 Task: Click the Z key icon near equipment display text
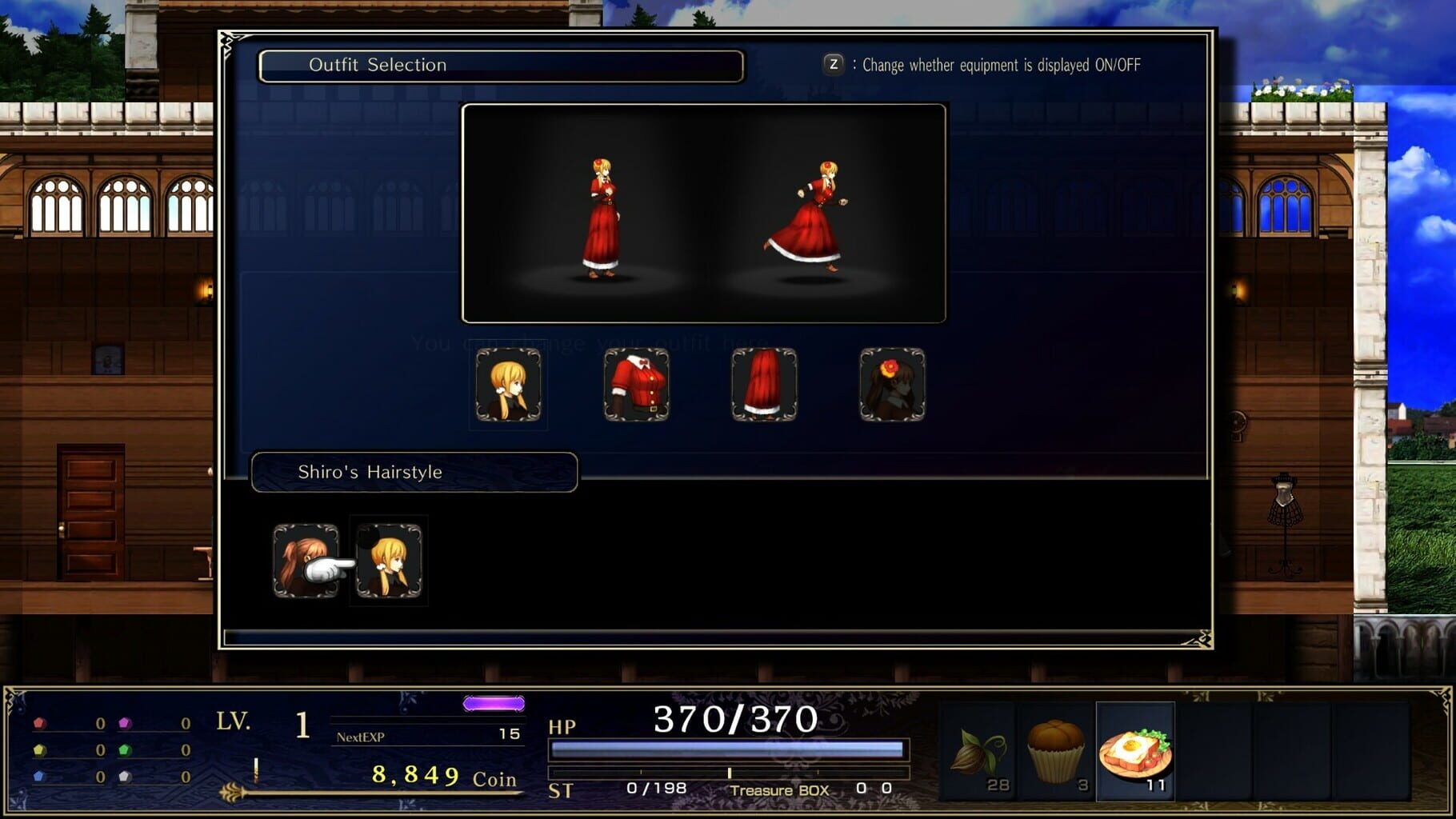(x=832, y=65)
